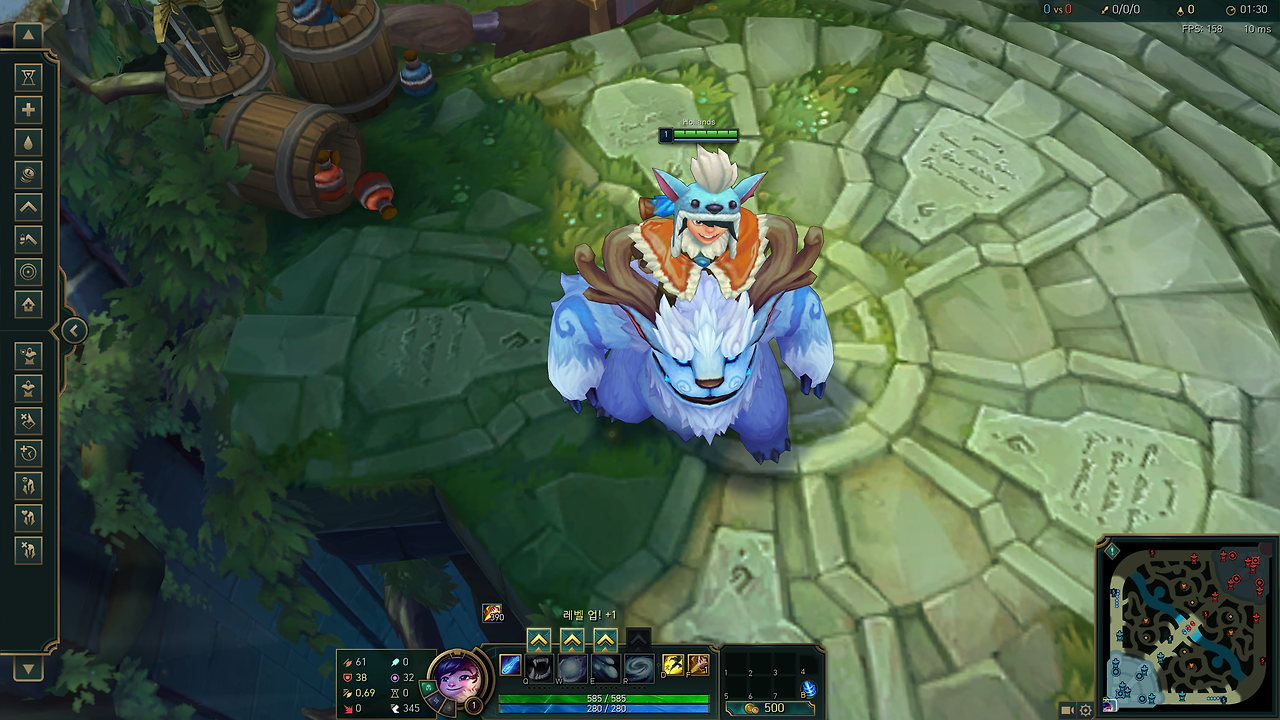1280x720 pixels.
Task: Click the up arrow atop the Practice Tool sidebar
Action: (x=28, y=35)
